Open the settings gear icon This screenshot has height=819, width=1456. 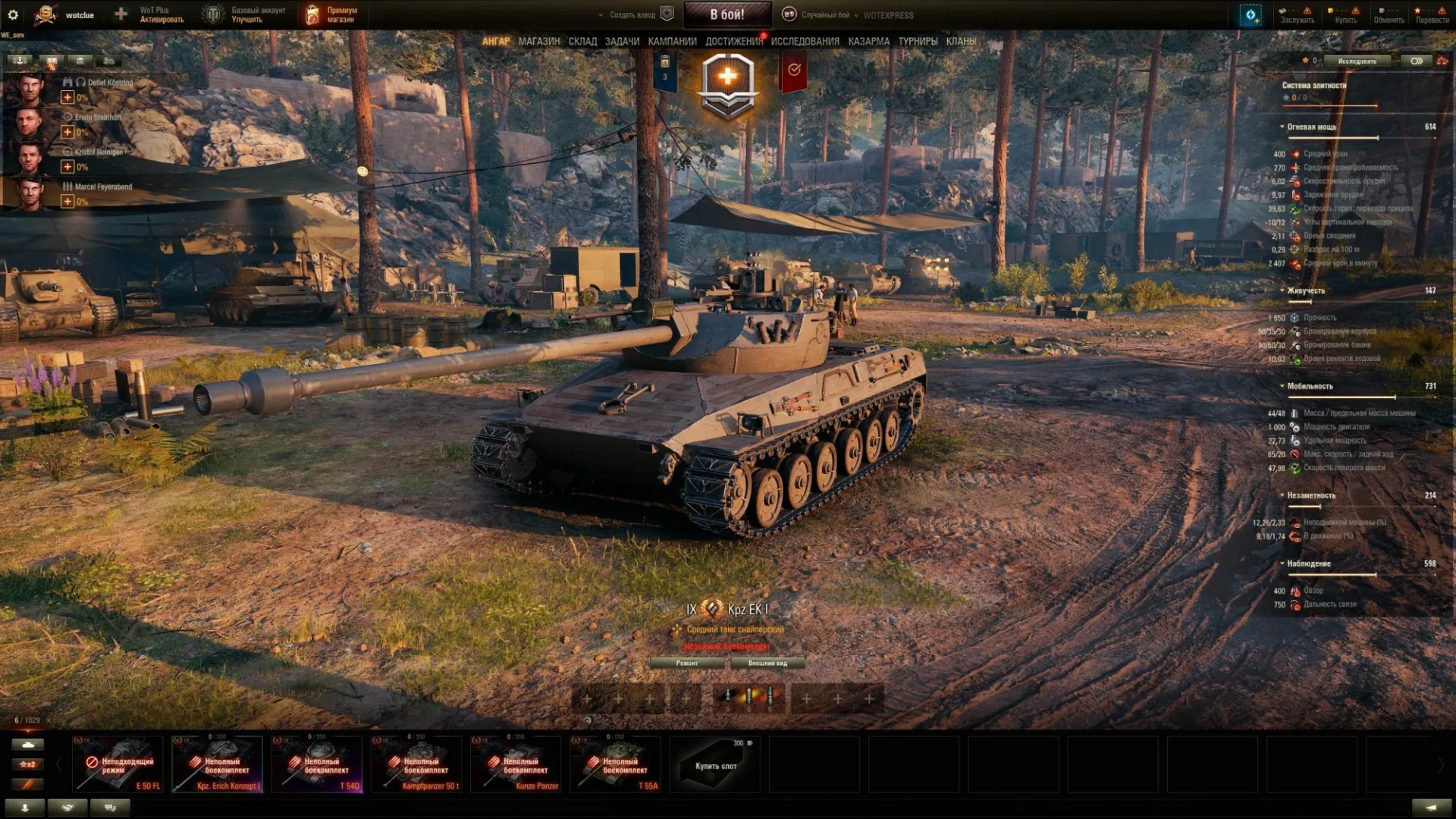point(13,14)
